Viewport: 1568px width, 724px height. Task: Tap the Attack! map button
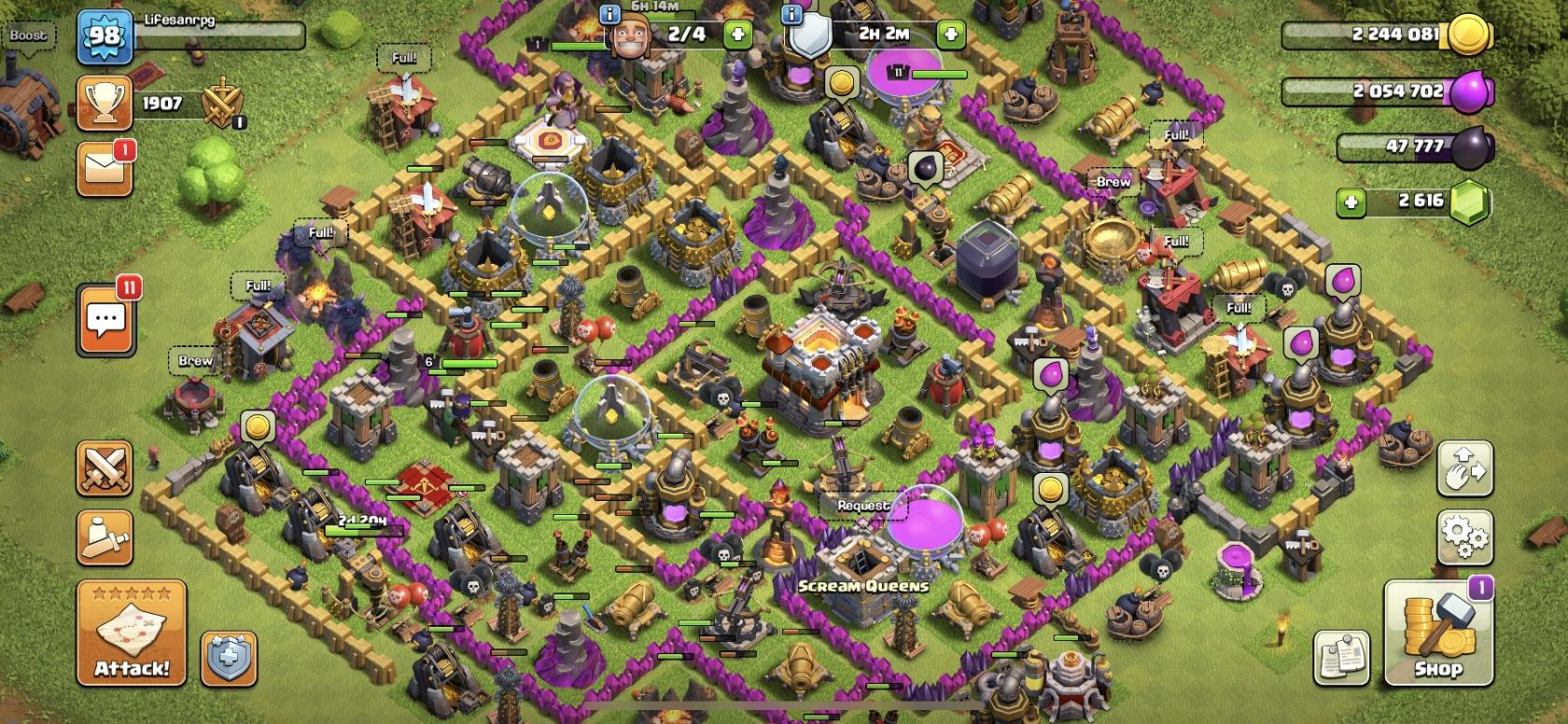pyautogui.click(x=132, y=633)
